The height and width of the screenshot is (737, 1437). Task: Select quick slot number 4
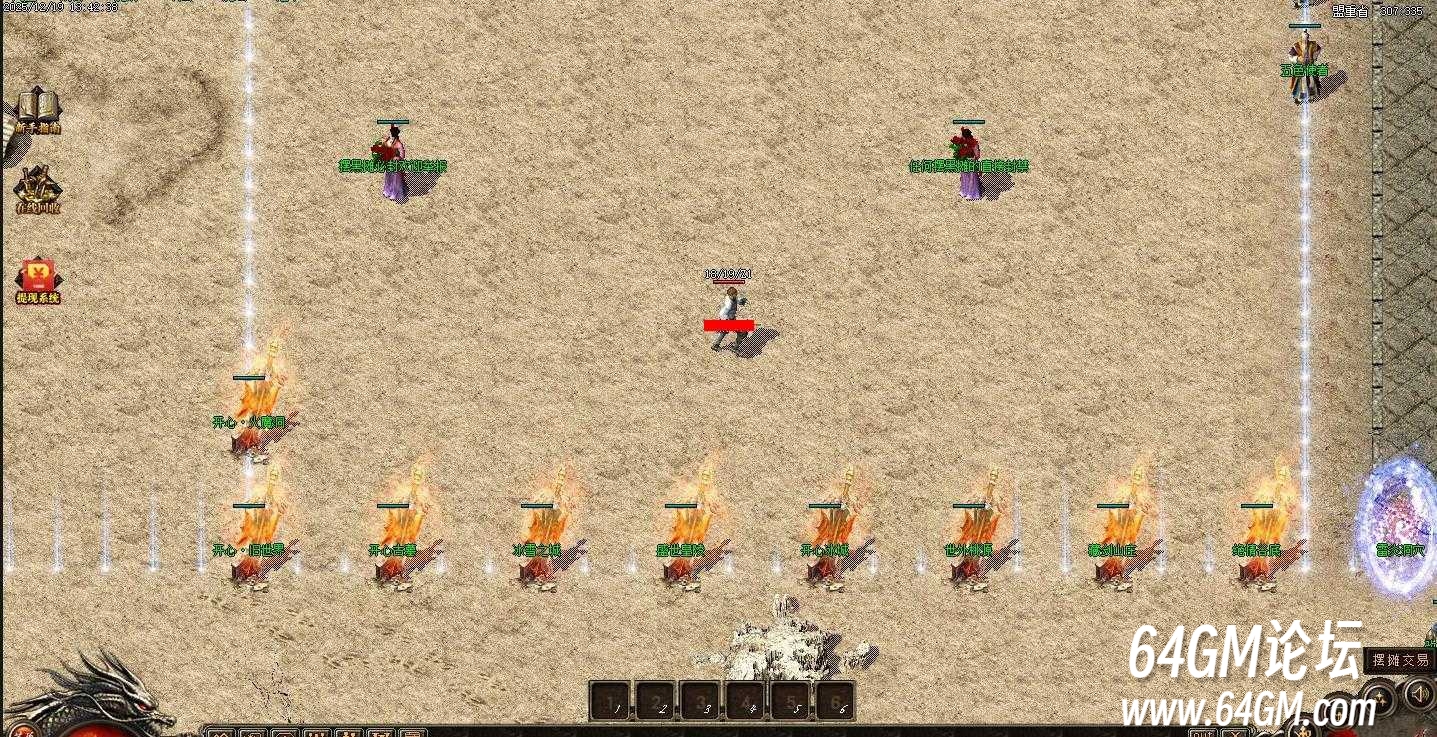tap(747, 701)
